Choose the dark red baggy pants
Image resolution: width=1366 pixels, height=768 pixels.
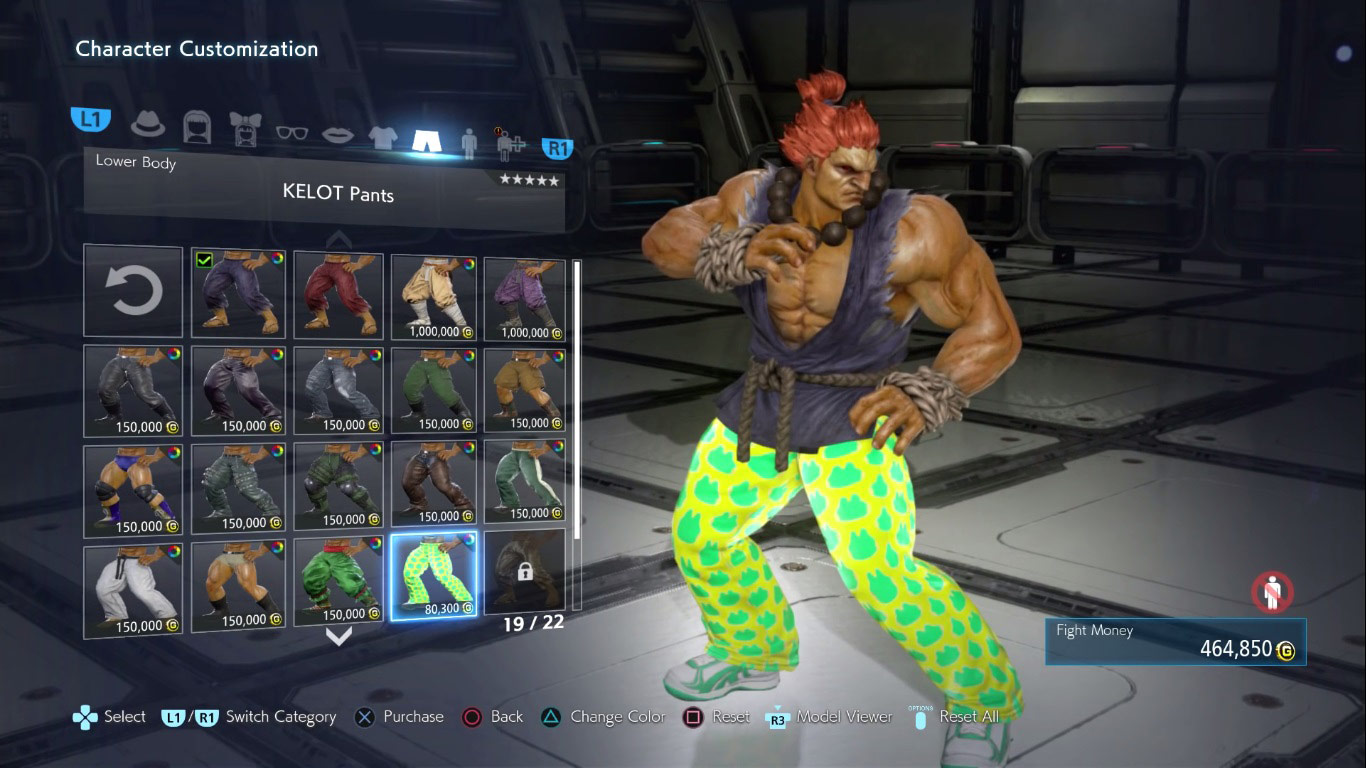tap(338, 294)
